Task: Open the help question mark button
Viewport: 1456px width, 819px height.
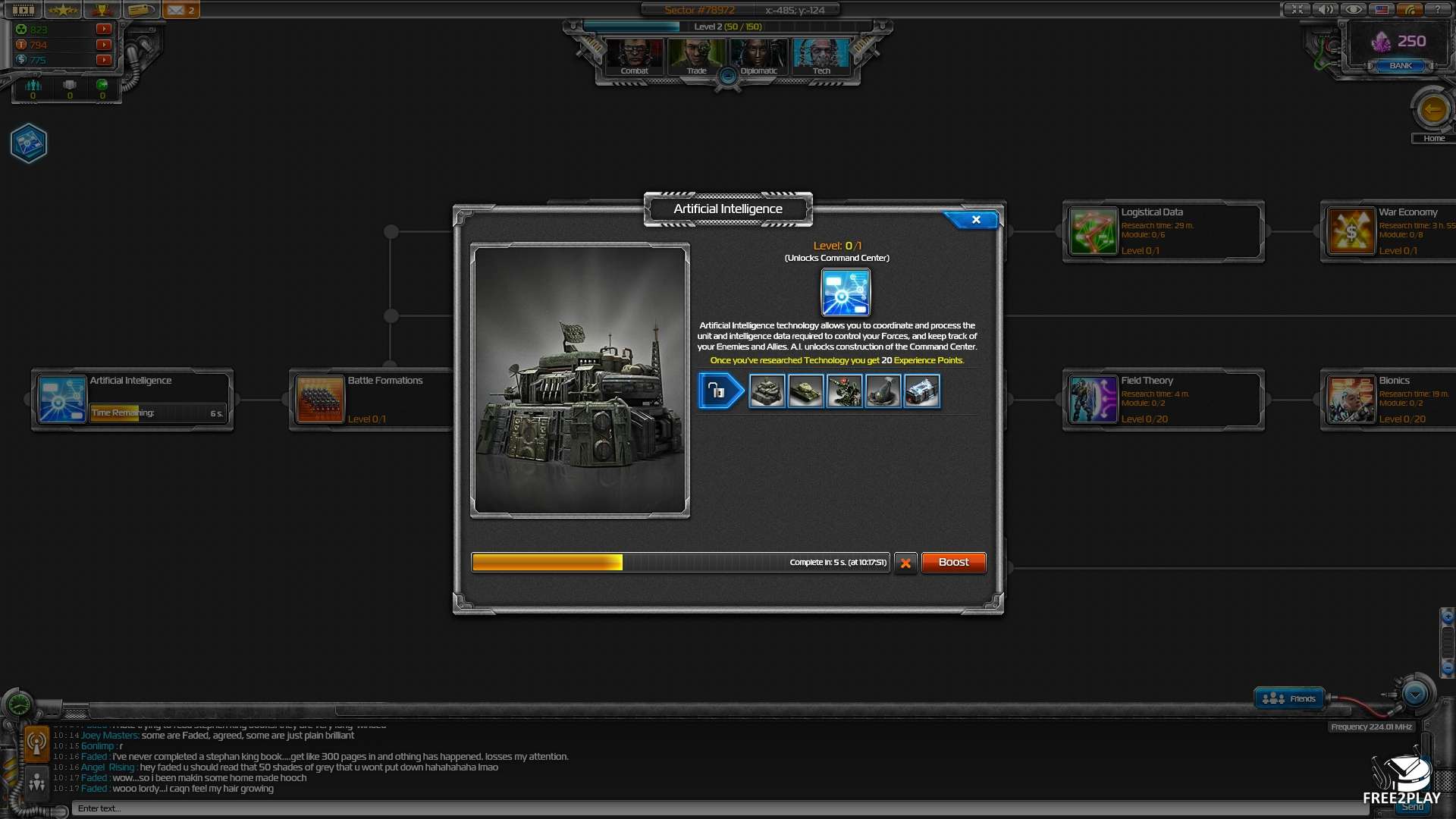Action: (x=1437, y=10)
